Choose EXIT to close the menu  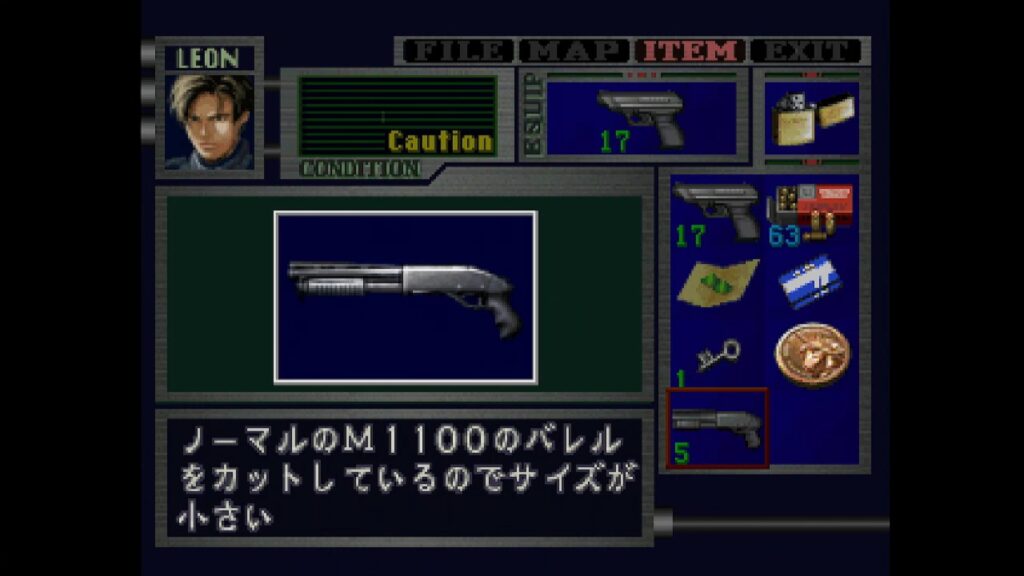806,51
